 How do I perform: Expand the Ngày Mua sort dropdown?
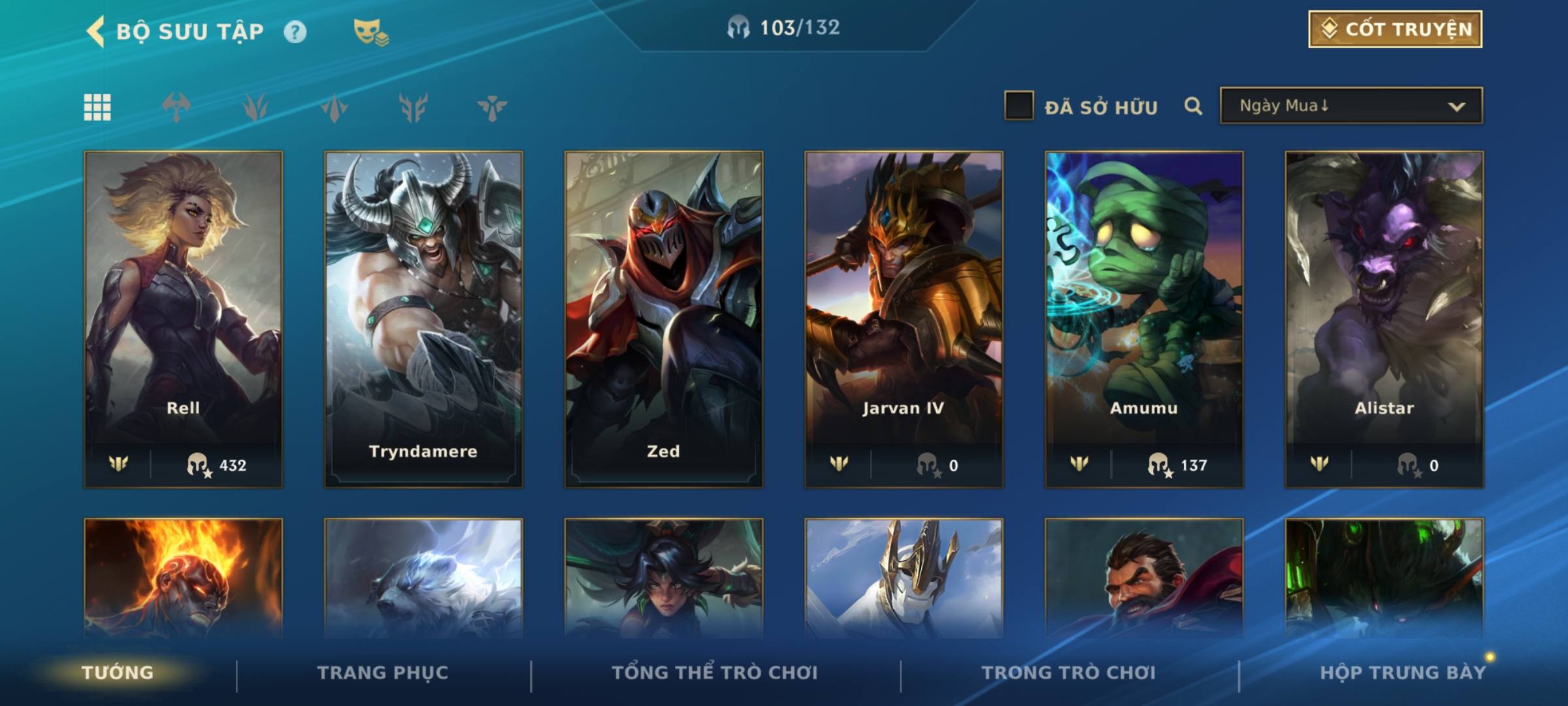[1351, 106]
